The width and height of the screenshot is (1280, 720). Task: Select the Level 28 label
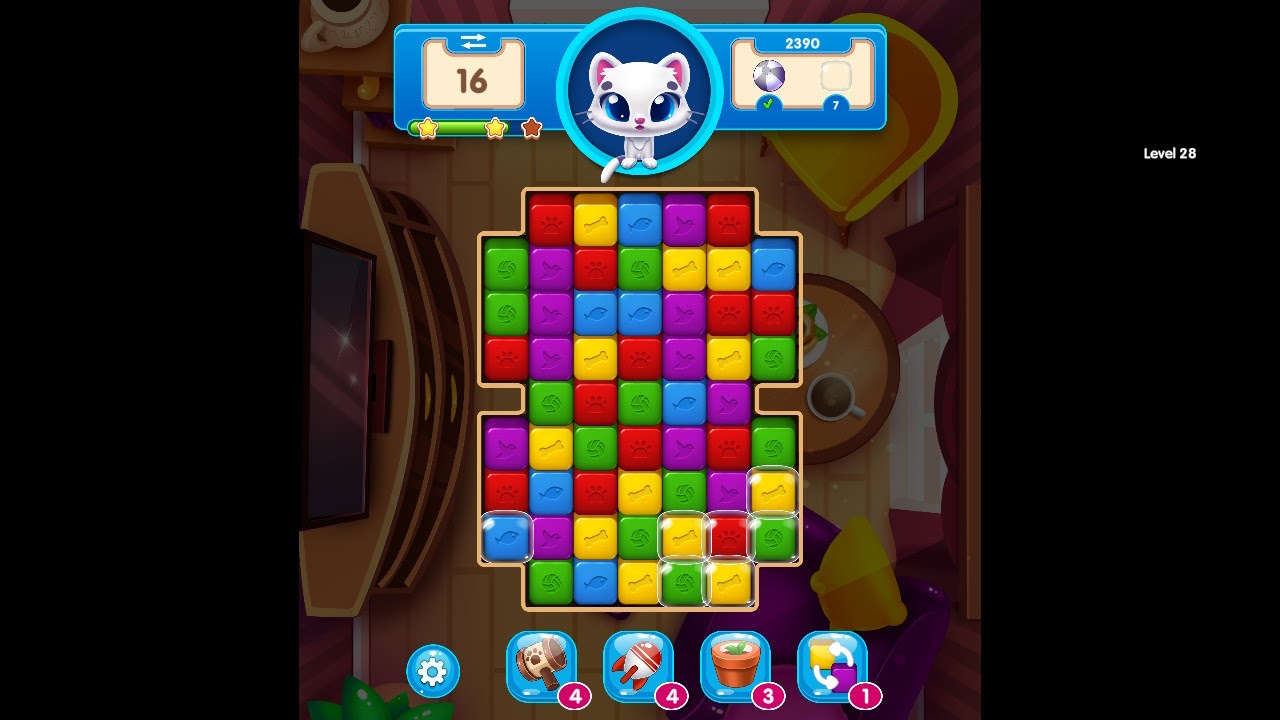1170,153
